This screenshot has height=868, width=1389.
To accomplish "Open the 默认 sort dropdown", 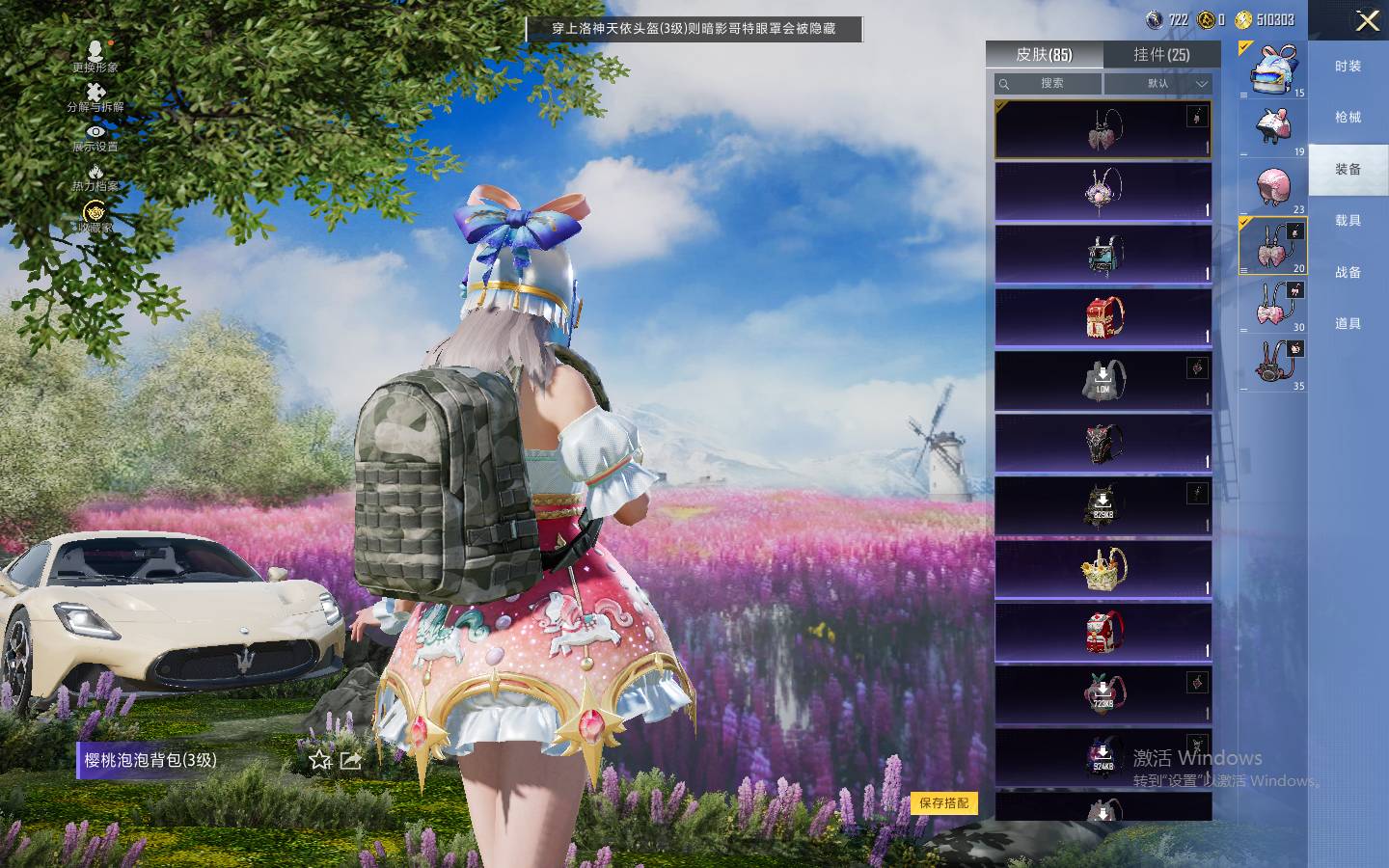I will 1157,84.
